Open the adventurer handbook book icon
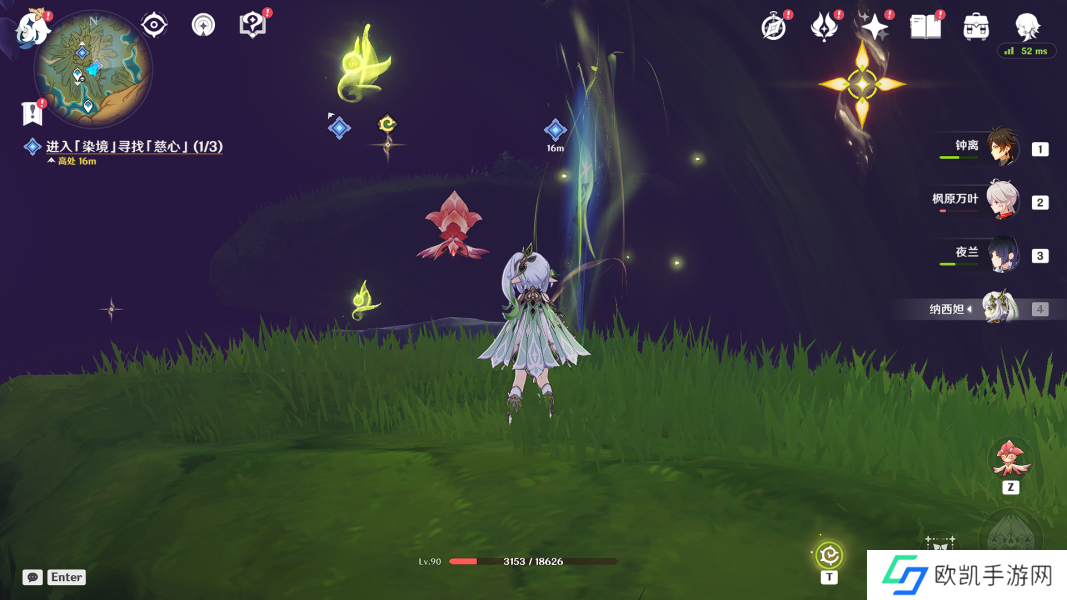1067x600 pixels. point(925,27)
